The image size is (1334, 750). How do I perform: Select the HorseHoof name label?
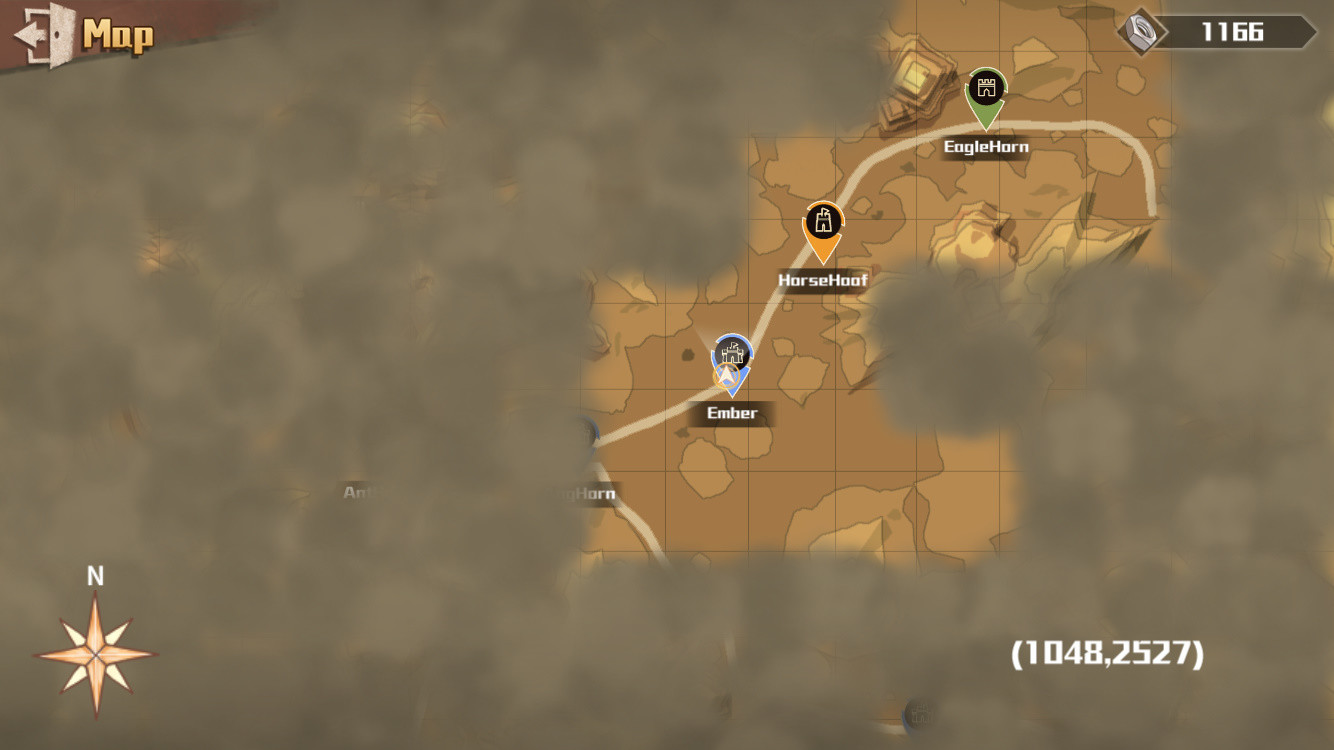(x=821, y=279)
